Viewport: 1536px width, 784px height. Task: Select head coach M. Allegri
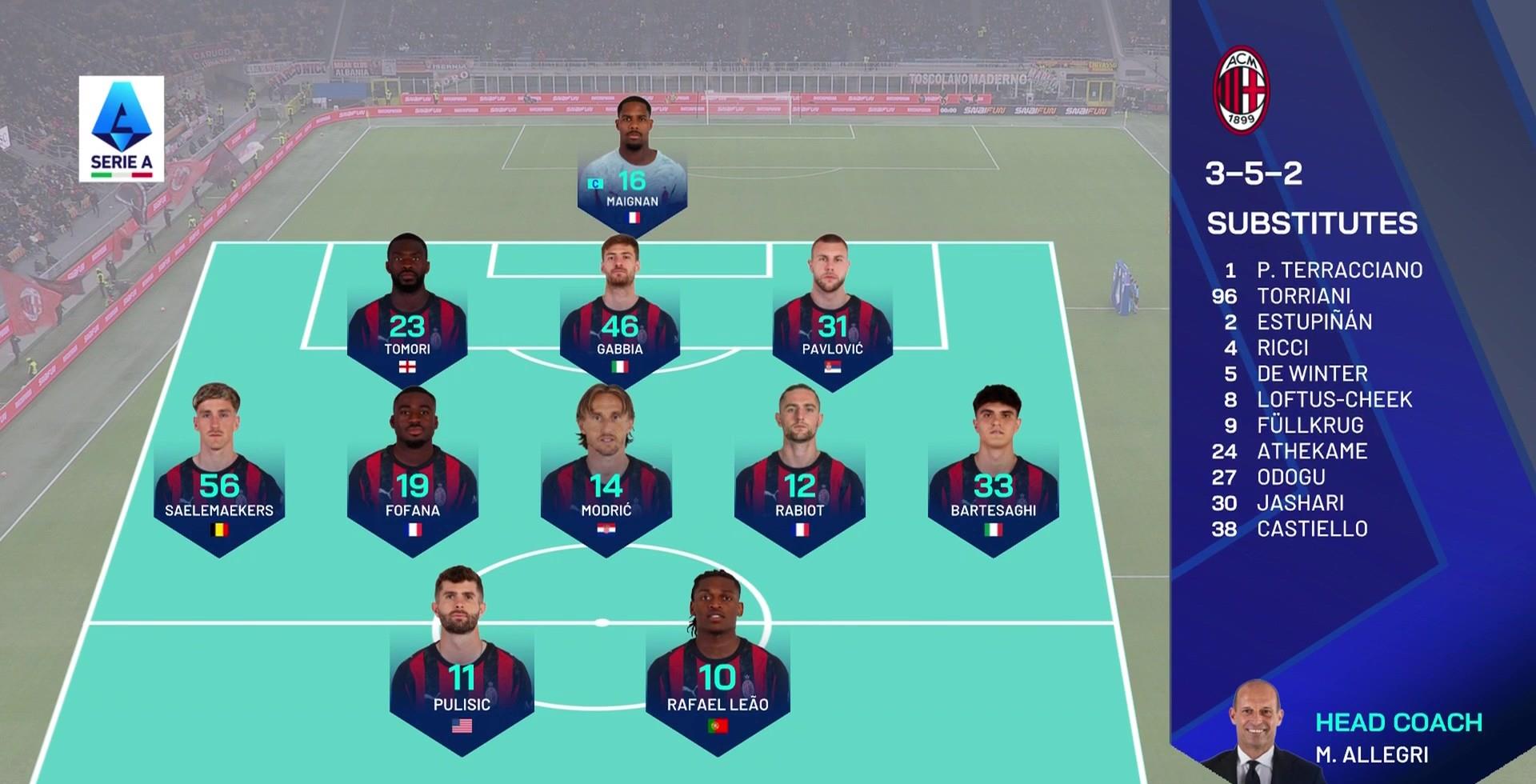point(1370,754)
